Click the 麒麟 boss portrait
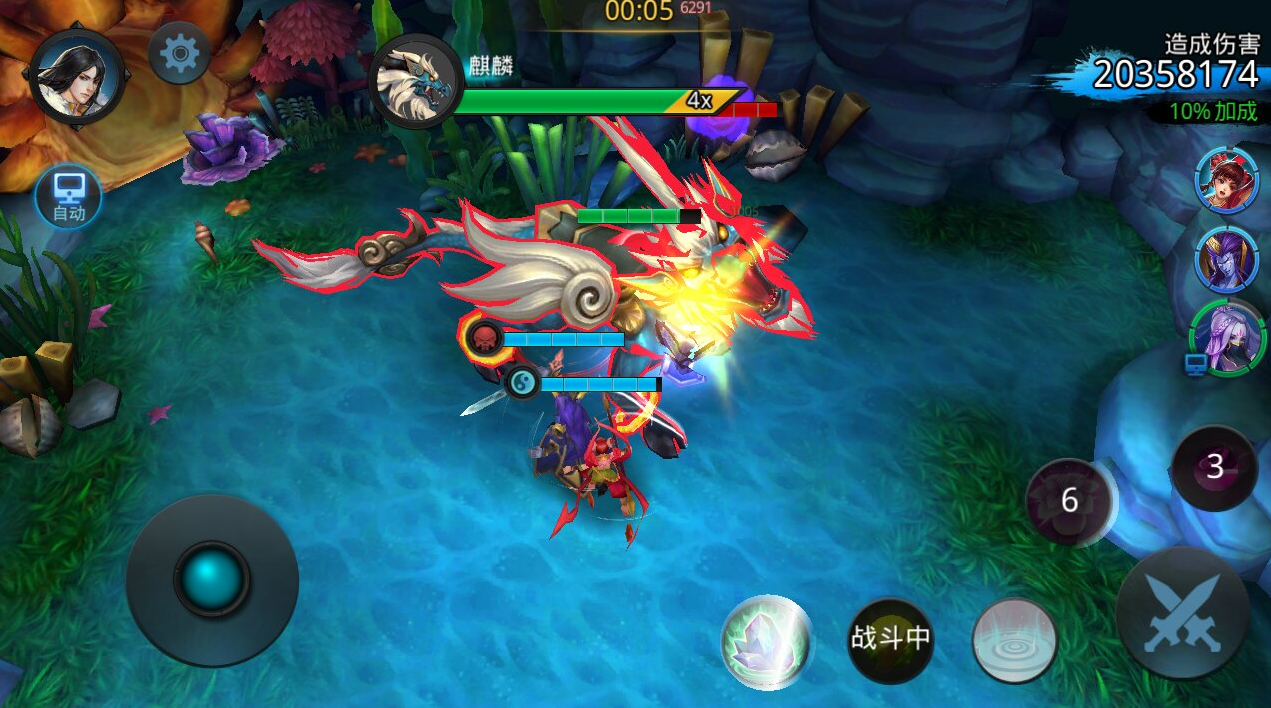 [415, 82]
